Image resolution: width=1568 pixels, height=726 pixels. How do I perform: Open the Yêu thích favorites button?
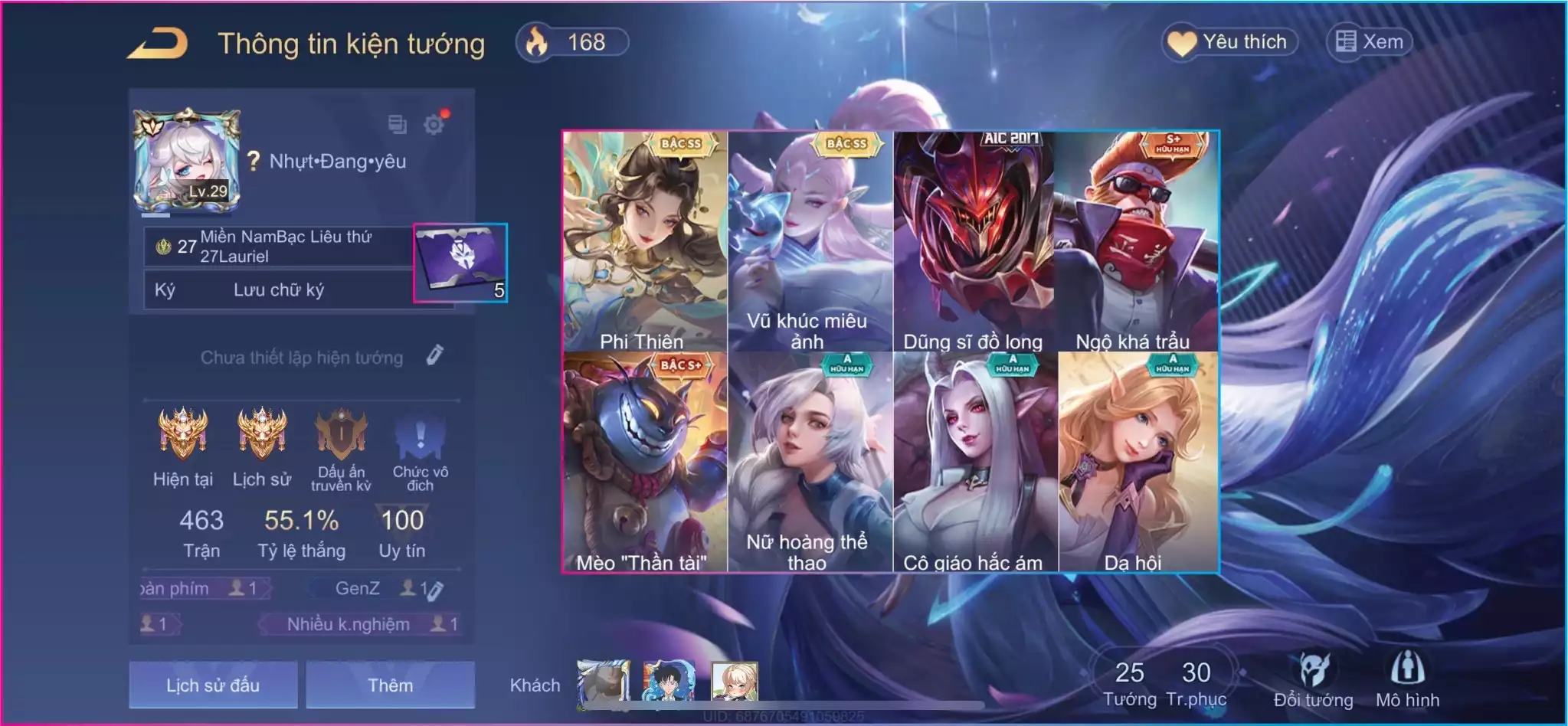[1230, 42]
